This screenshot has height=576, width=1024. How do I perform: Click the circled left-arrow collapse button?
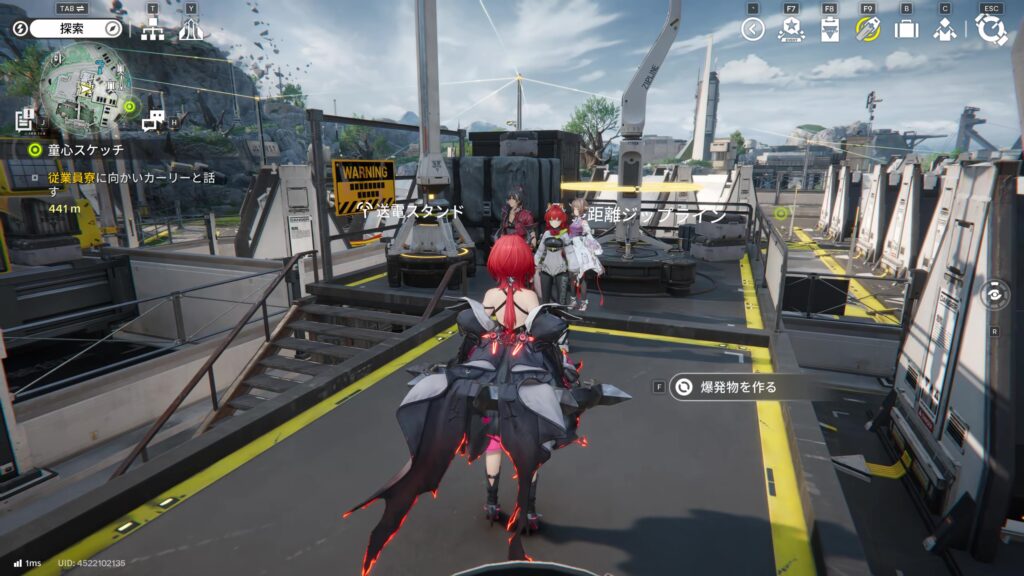(x=753, y=30)
